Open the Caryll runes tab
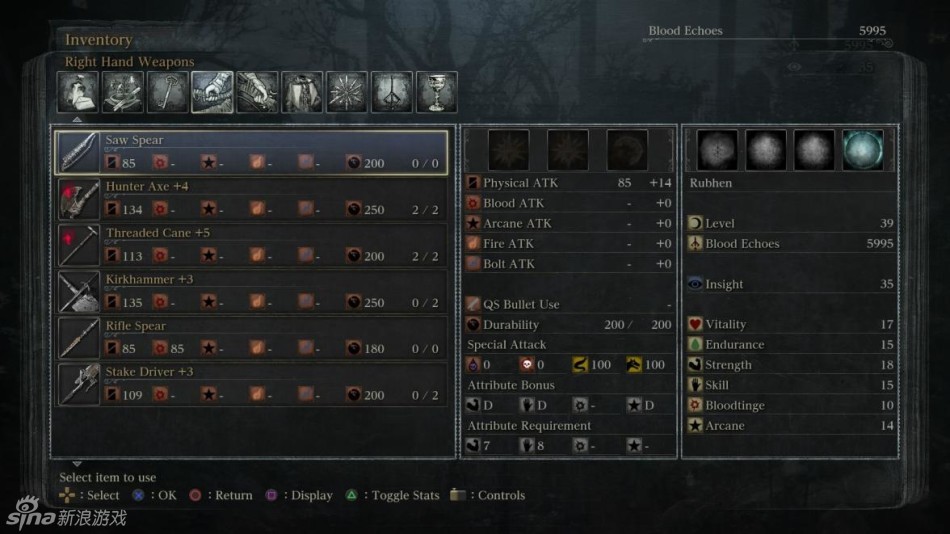 point(392,92)
